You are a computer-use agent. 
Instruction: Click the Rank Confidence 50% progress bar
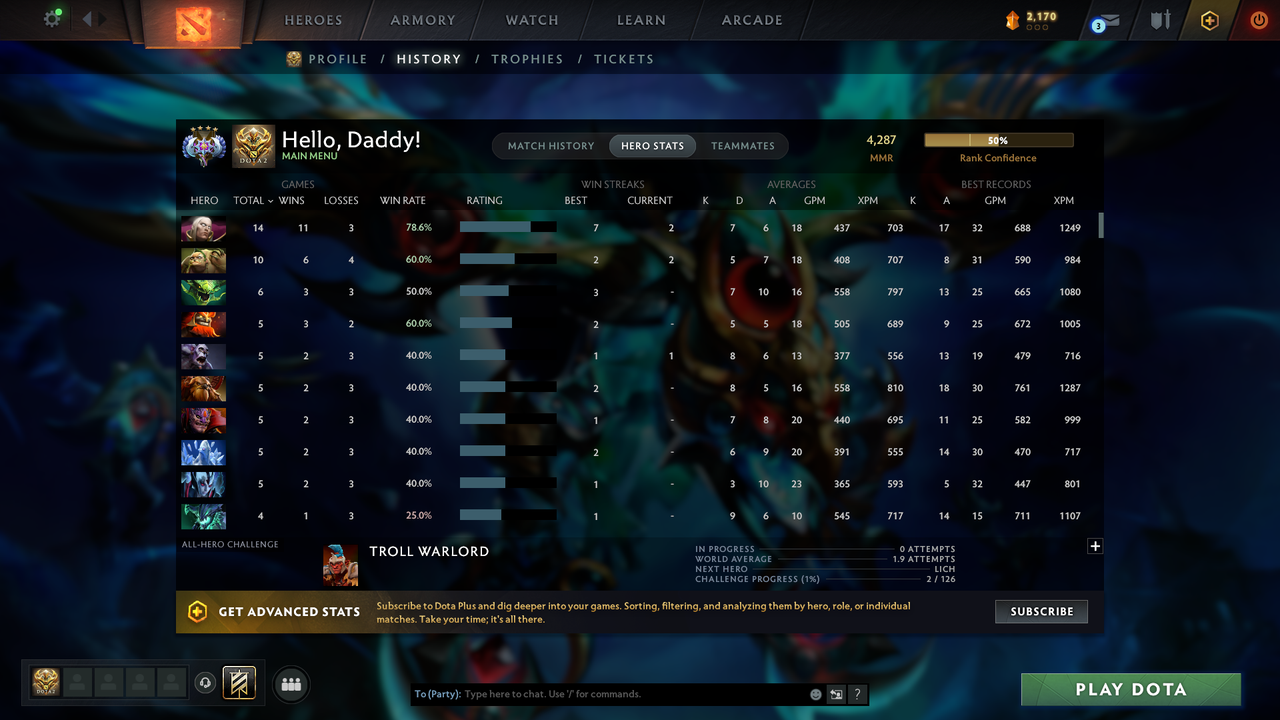[999, 139]
